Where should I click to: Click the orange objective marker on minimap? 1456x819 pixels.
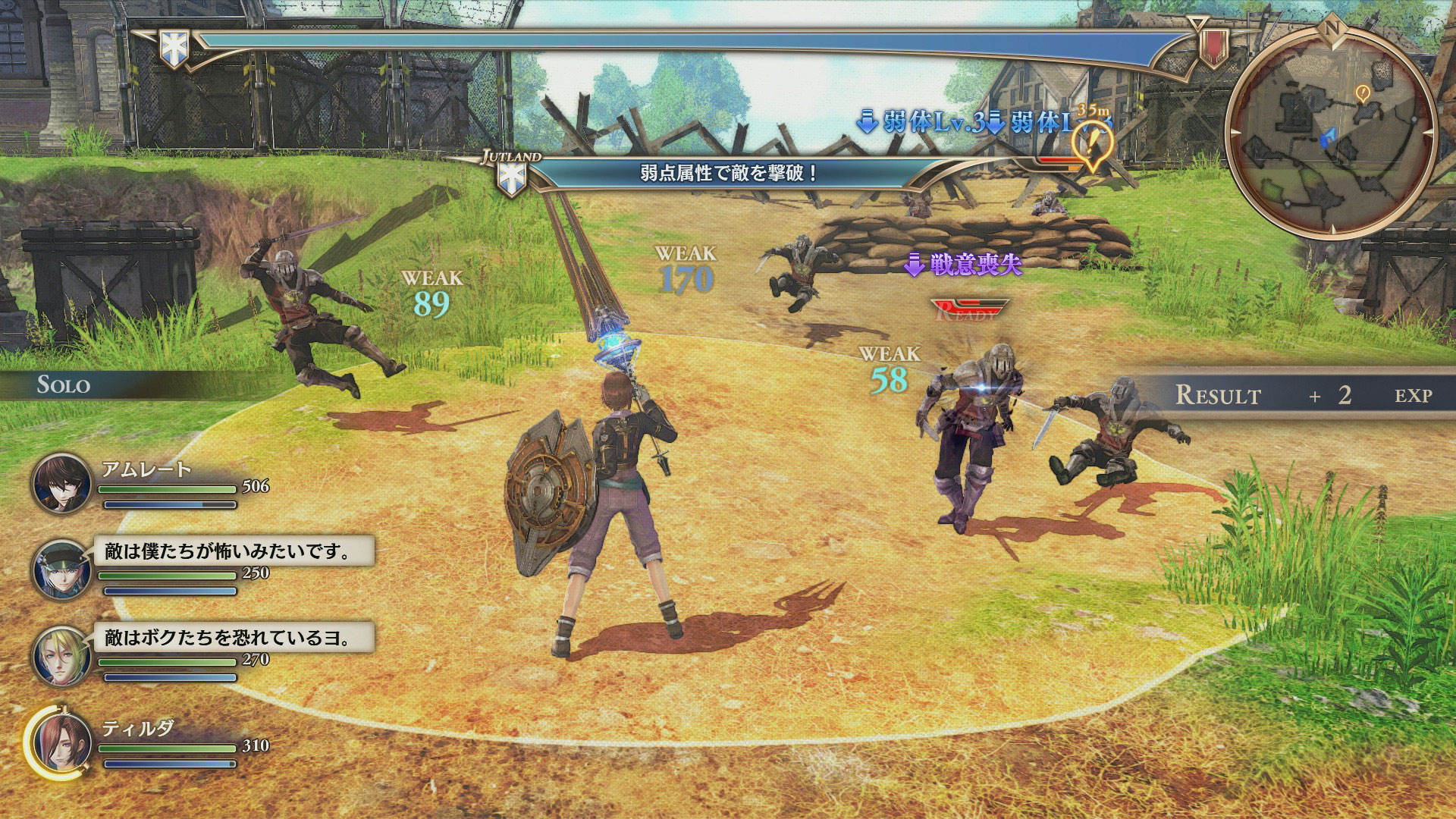(x=1363, y=93)
